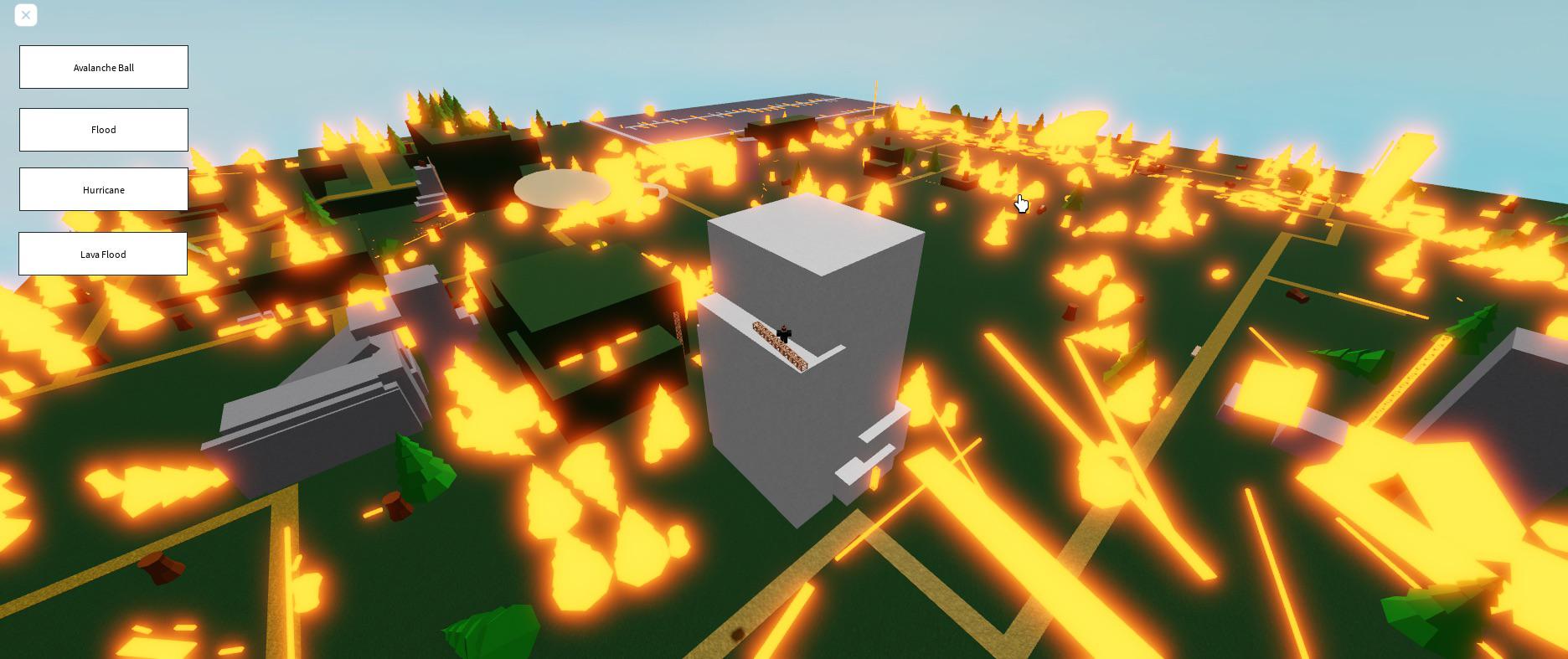Trigger the Flood disaster
1568x659 pixels.
tap(103, 129)
